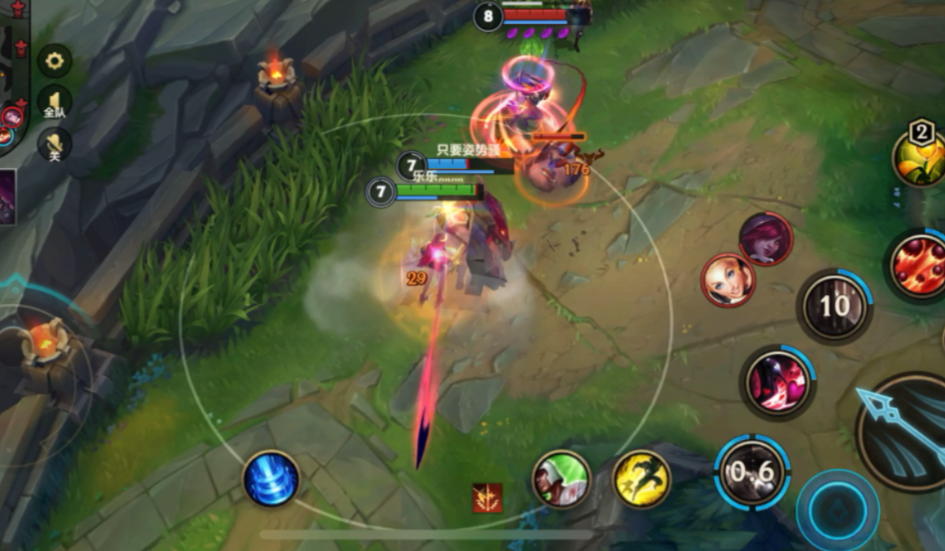945x551 pixels.
Task: Toggle the muted microphone 关 button
Action: [x=54, y=146]
